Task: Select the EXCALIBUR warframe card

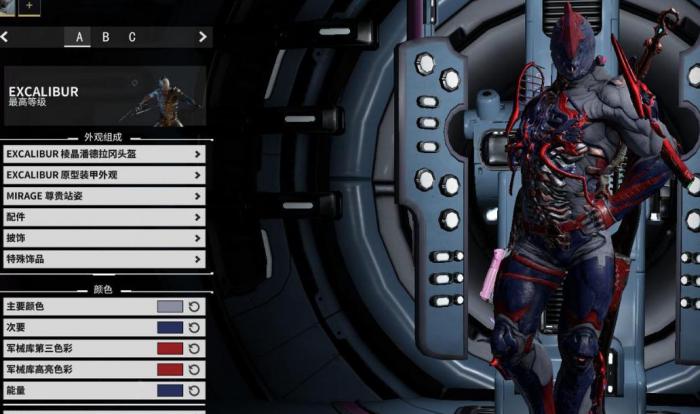Action: [x=105, y=96]
